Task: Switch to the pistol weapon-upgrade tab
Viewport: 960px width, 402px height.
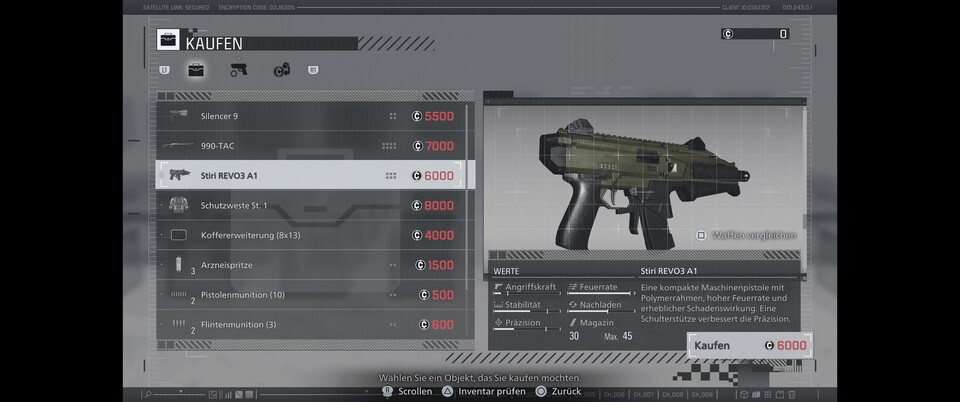Action: click(238, 70)
